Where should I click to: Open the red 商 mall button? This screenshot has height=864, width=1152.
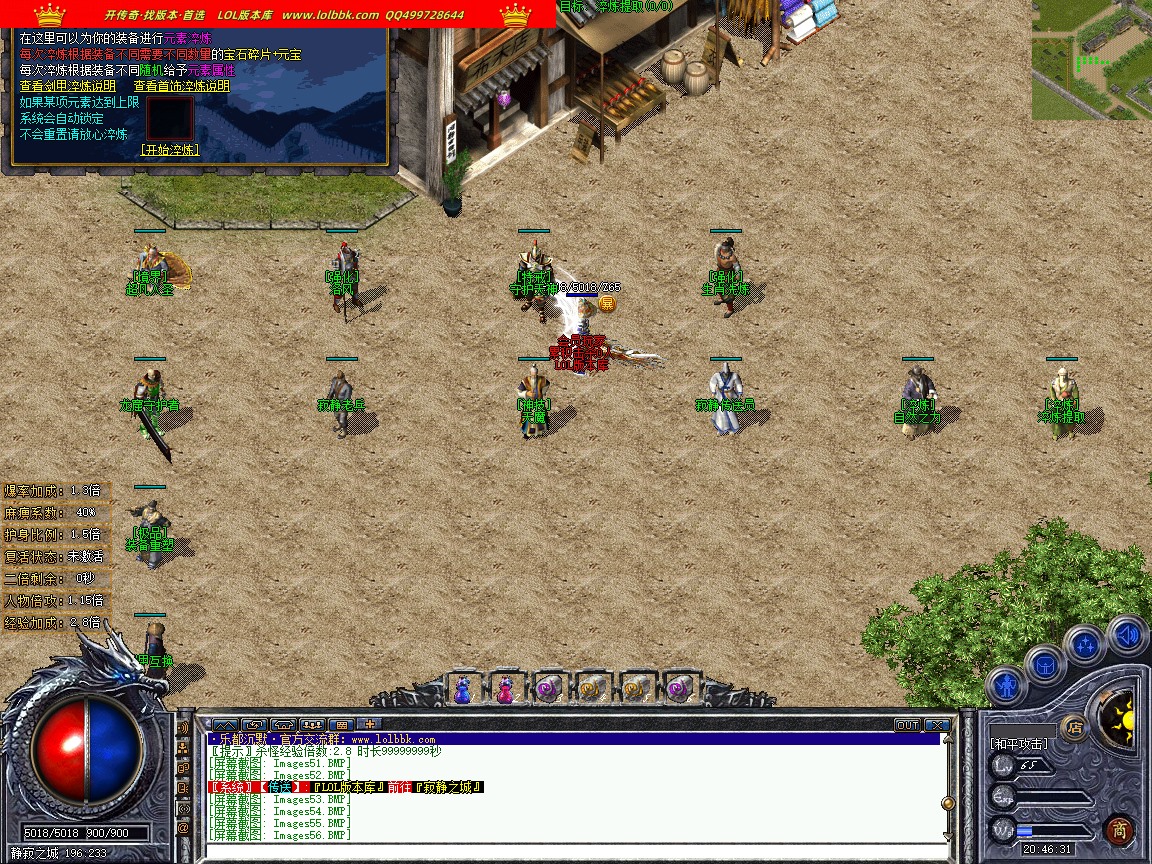coord(1119,829)
